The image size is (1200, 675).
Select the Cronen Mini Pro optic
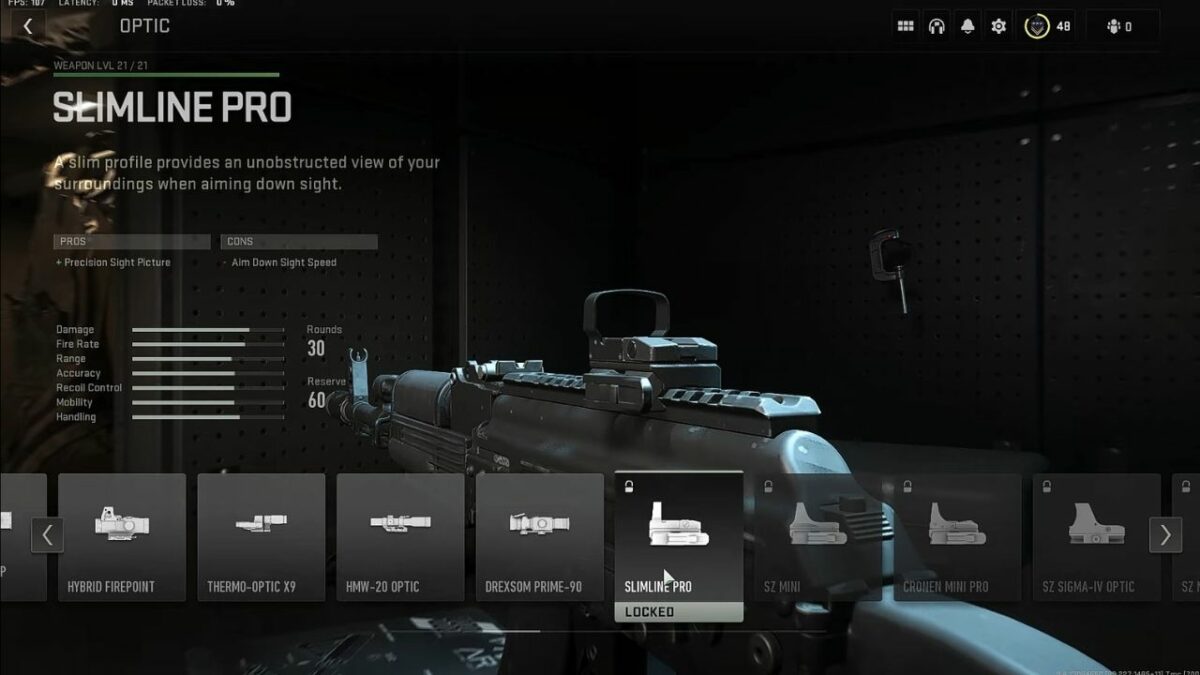tap(957, 537)
